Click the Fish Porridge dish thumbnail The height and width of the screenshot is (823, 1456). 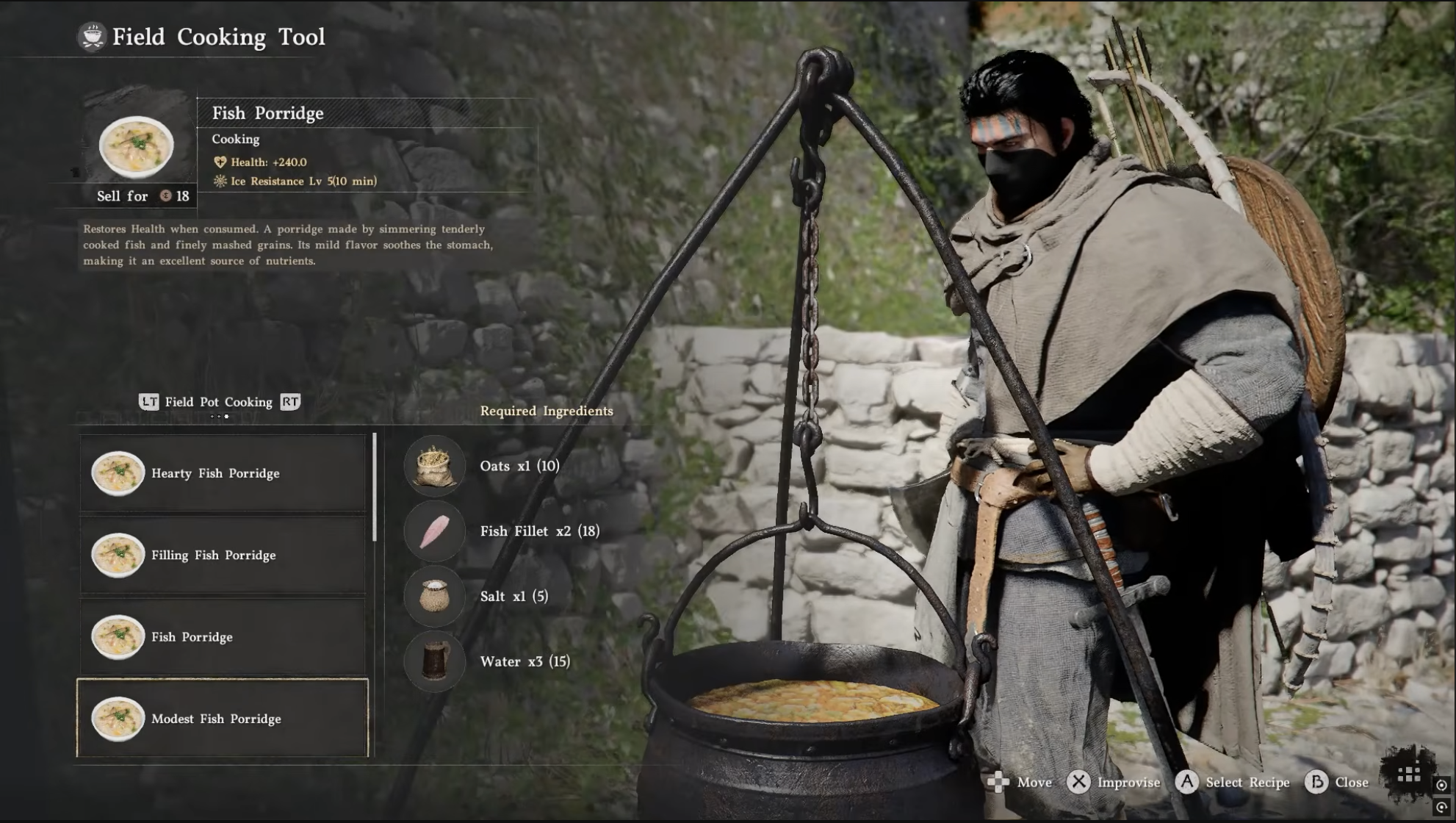click(x=137, y=146)
